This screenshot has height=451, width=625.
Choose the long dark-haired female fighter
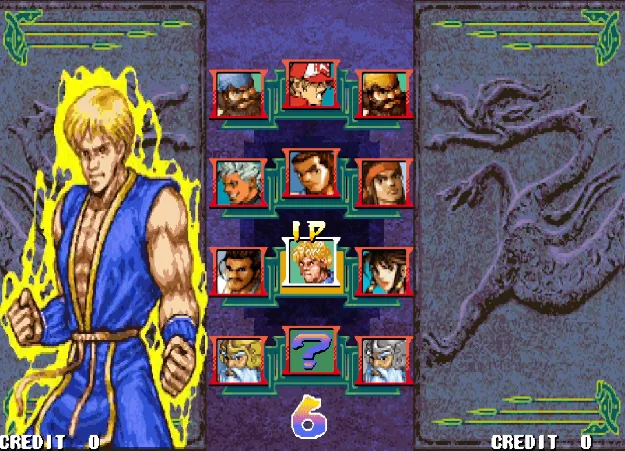383,271
